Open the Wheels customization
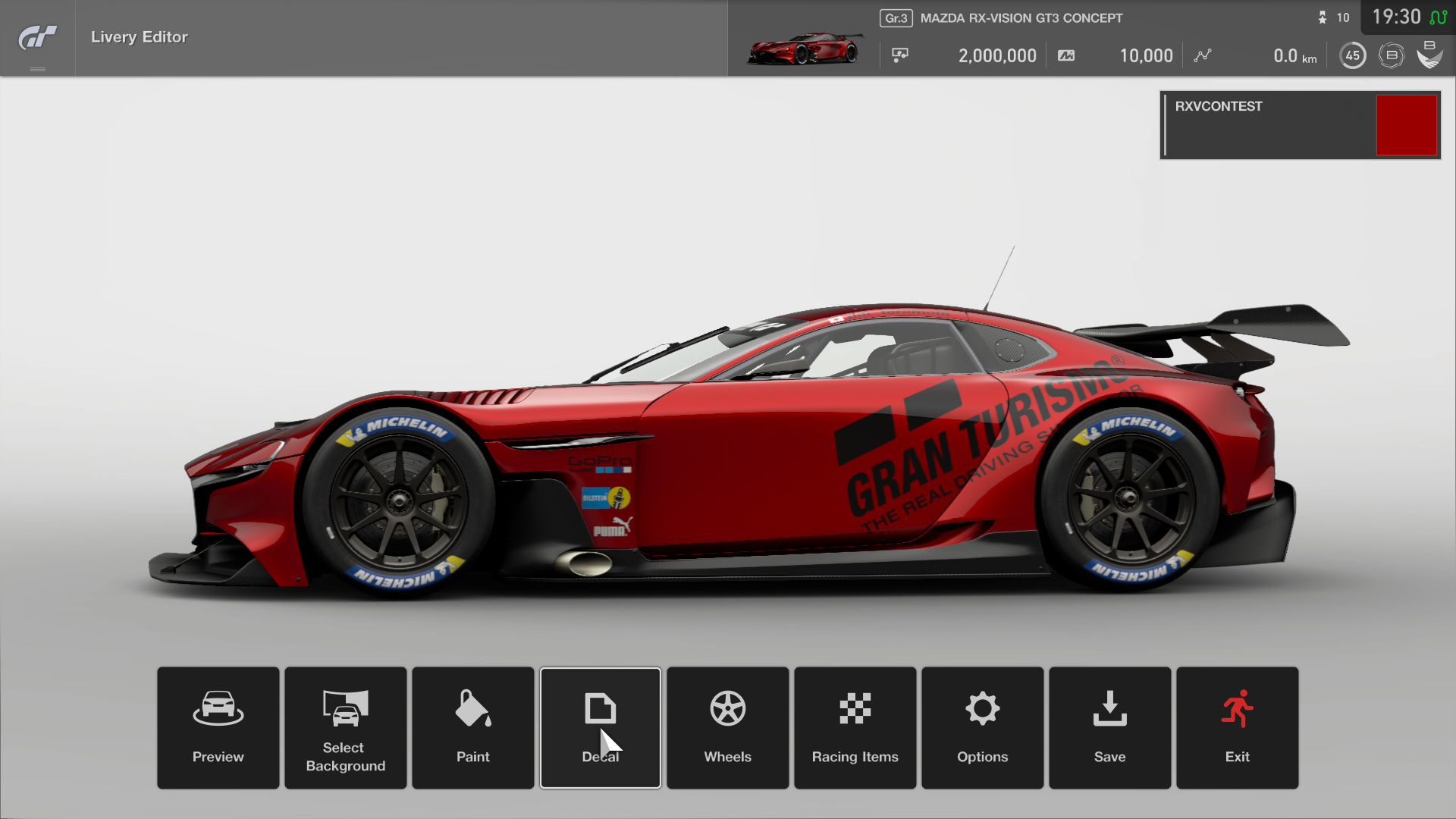1456x819 pixels. click(728, 727)
